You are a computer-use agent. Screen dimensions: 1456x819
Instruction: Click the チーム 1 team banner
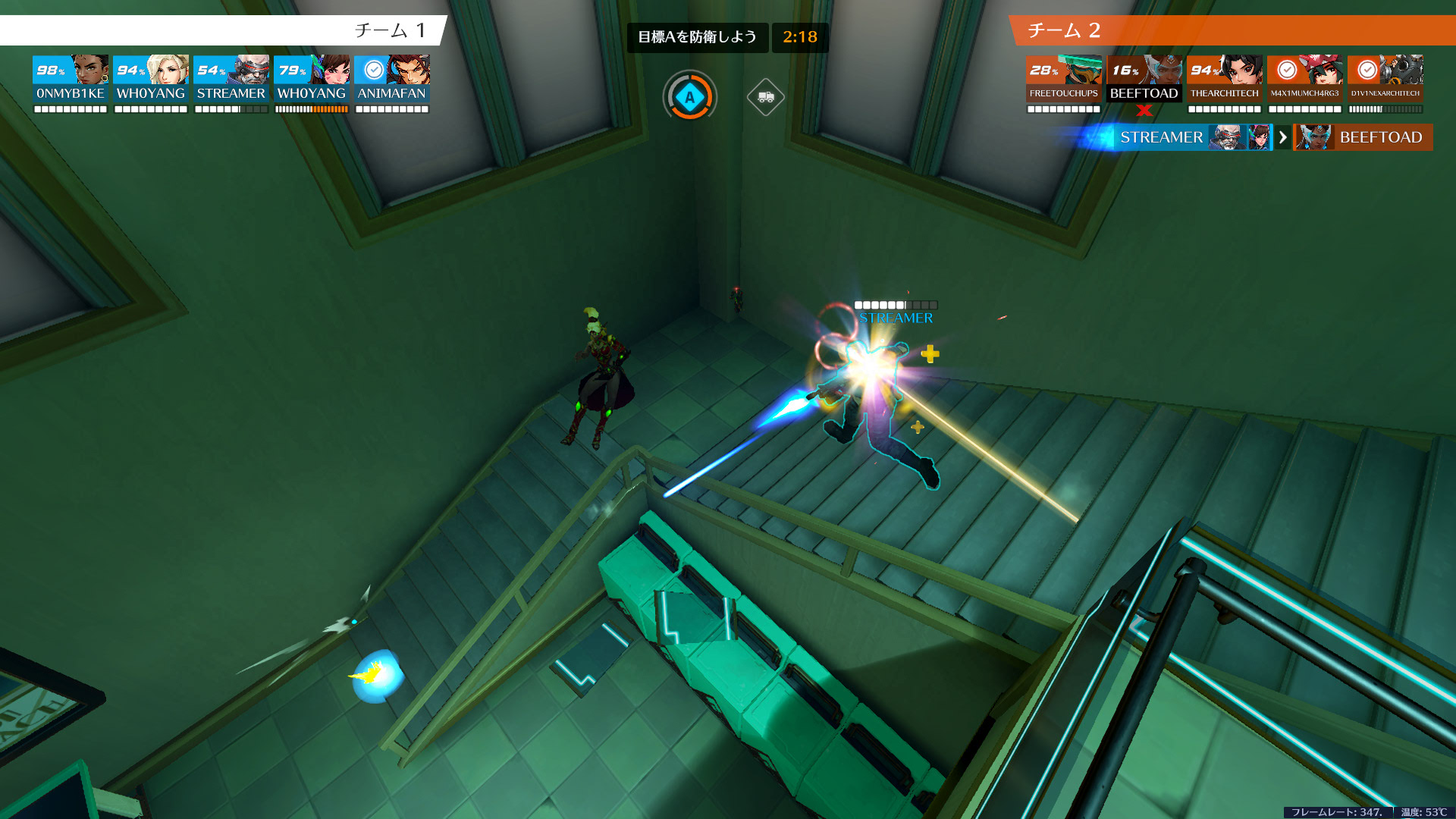coord(224,30)
